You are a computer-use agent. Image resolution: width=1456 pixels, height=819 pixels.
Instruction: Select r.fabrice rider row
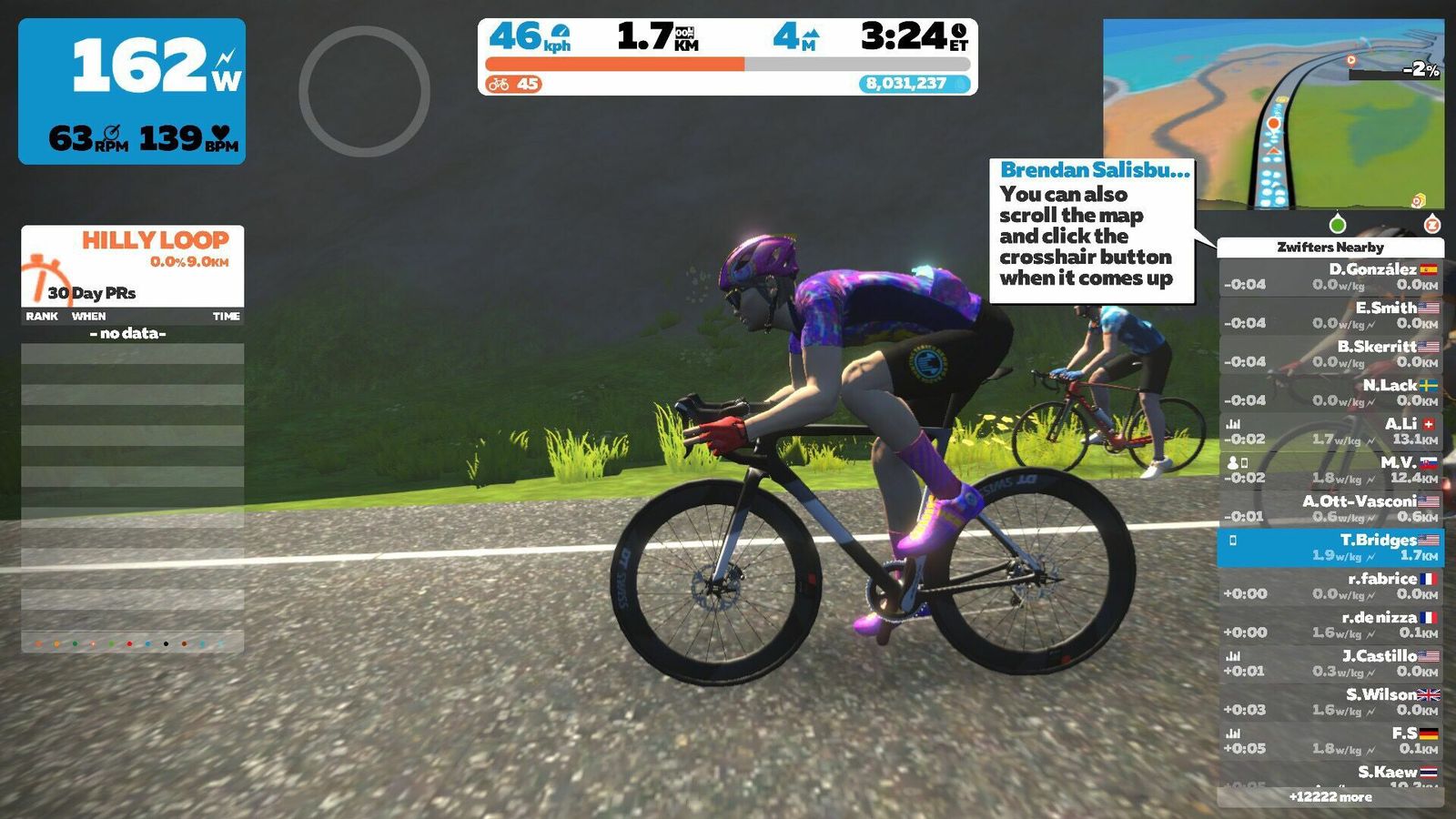(1330, 586)
